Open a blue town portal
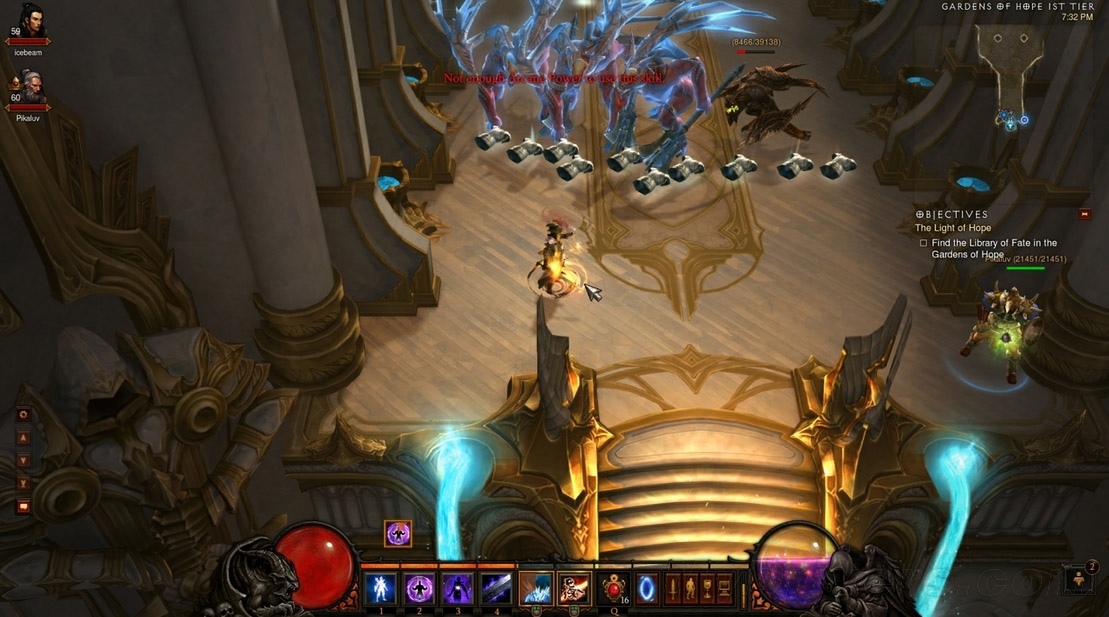 [x=648, y=587]
